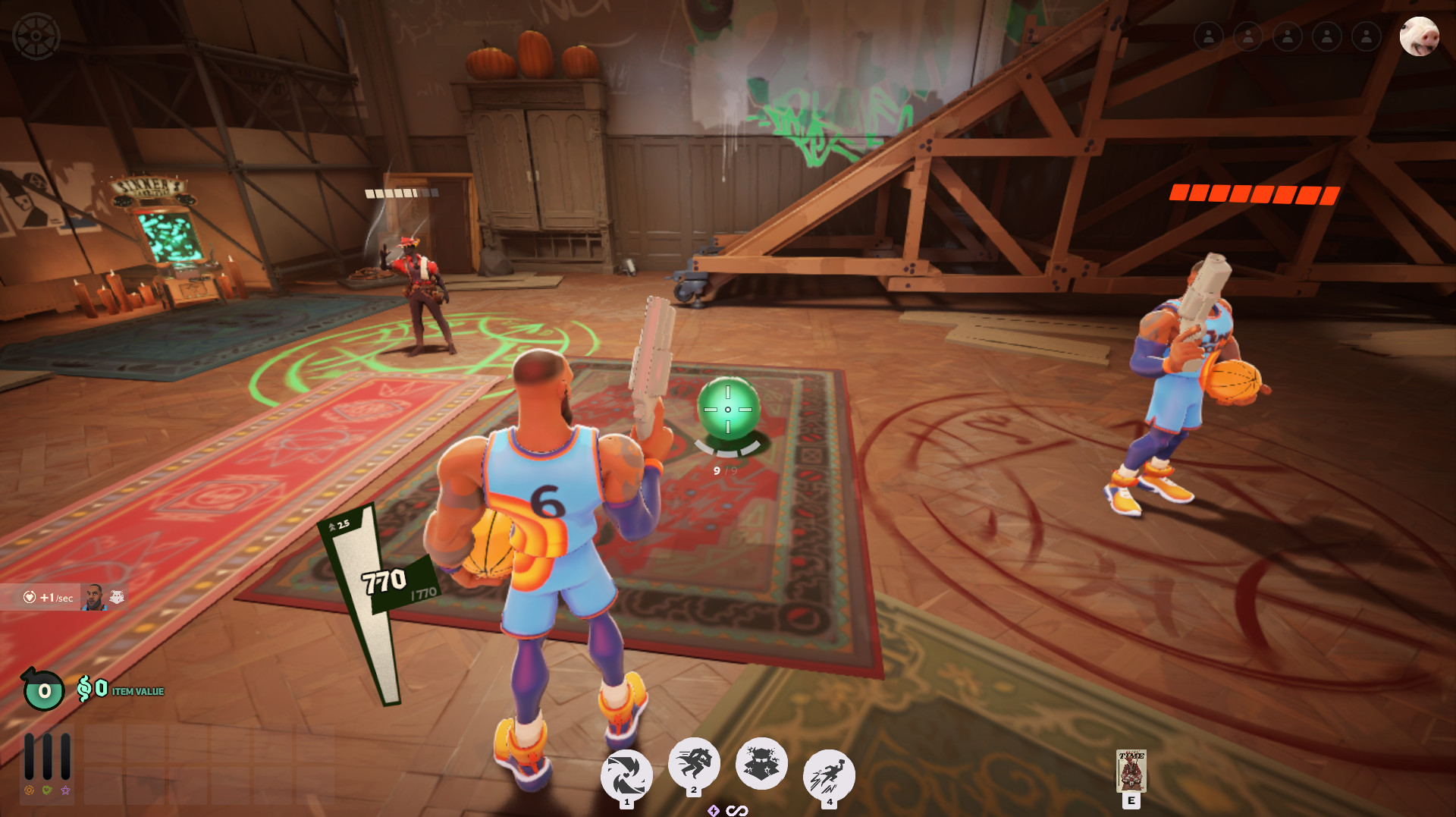Screen dimensions: 1456x817
Task: Click the purple spirit star icon
Action: (66, 790)
